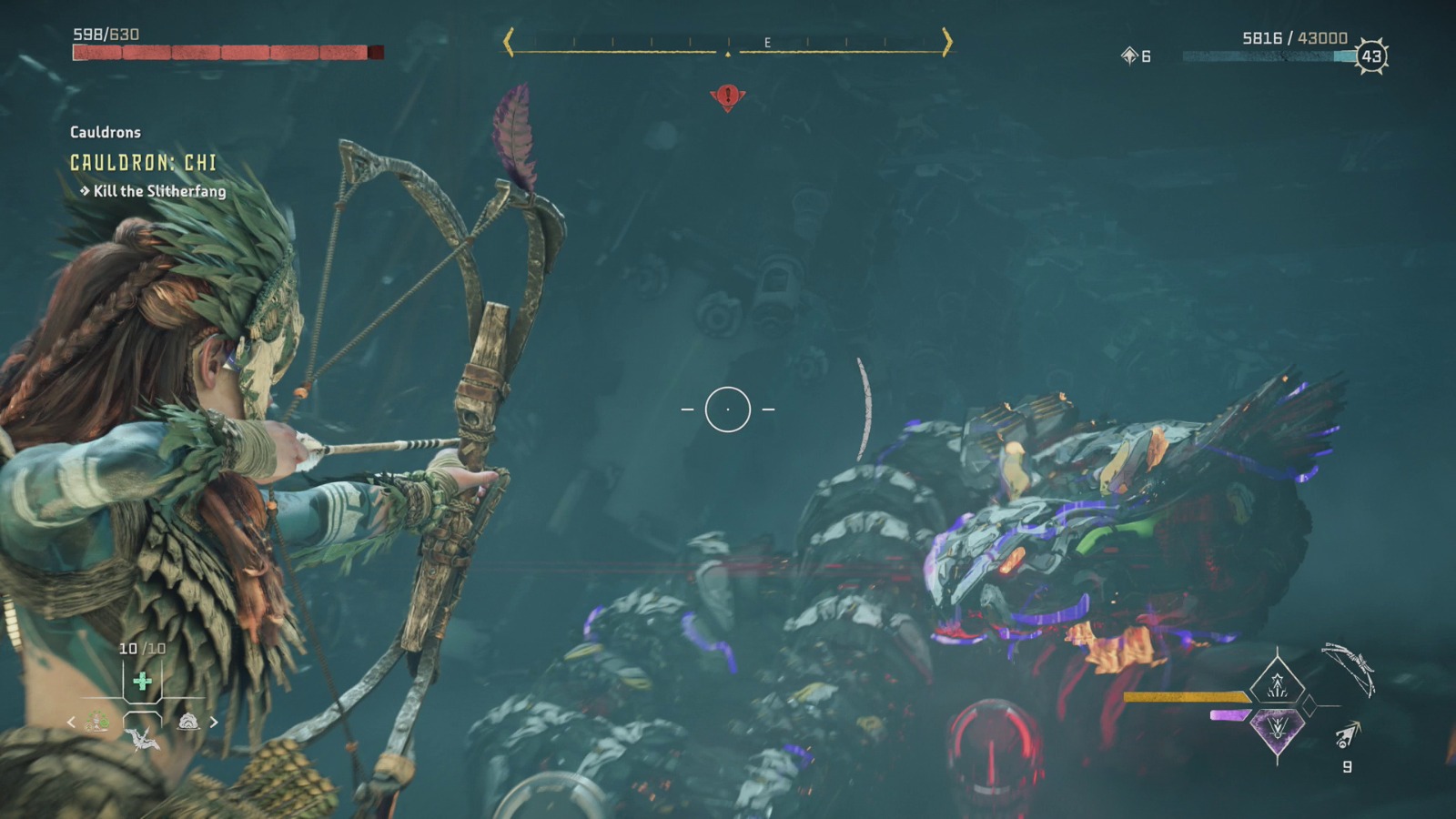Click the level 43 badge
This screenshot has width=1456, height=819.
coord(1370,56)
